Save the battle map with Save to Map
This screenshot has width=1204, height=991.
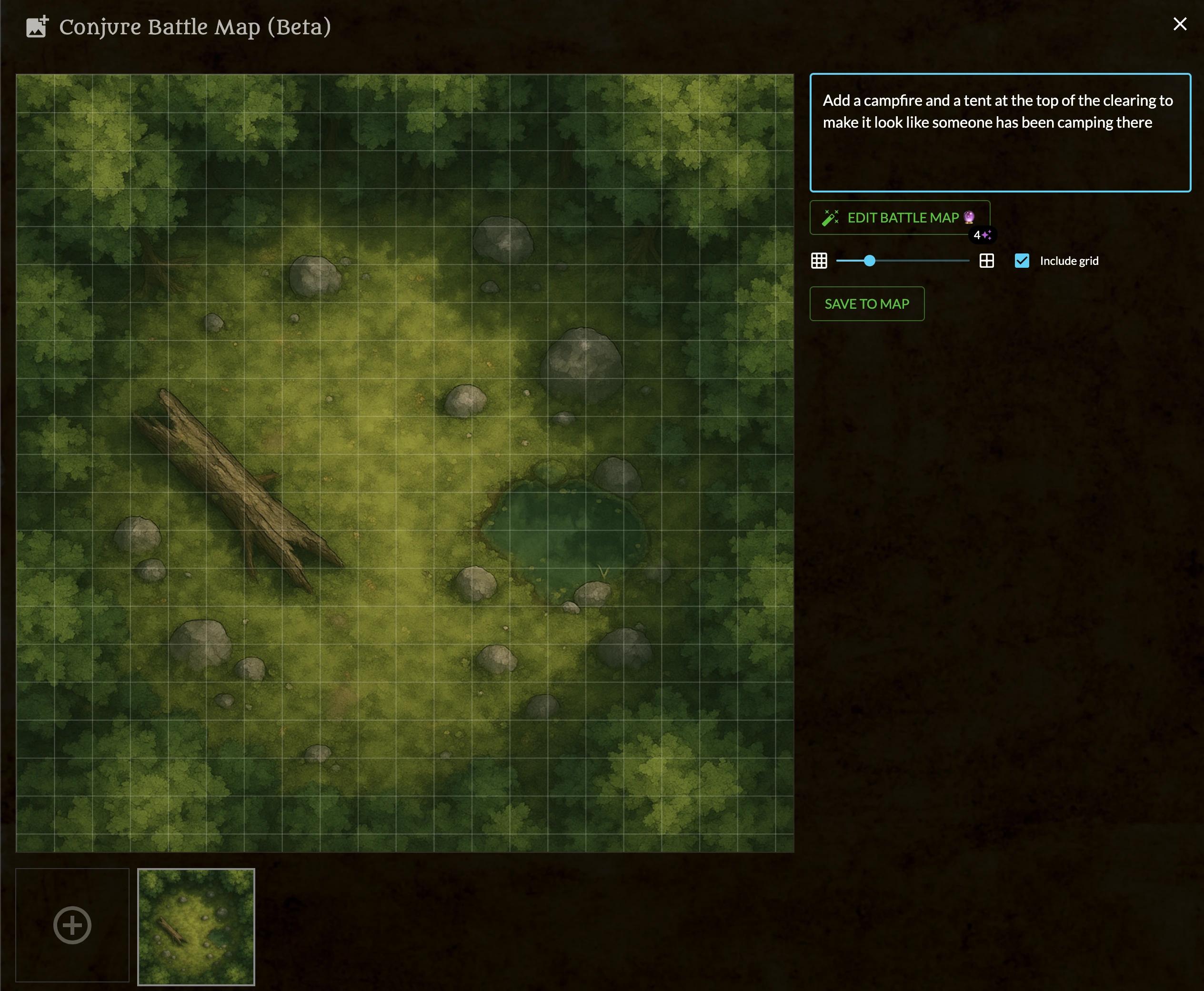pyautogui.click(x=867, y=303)
